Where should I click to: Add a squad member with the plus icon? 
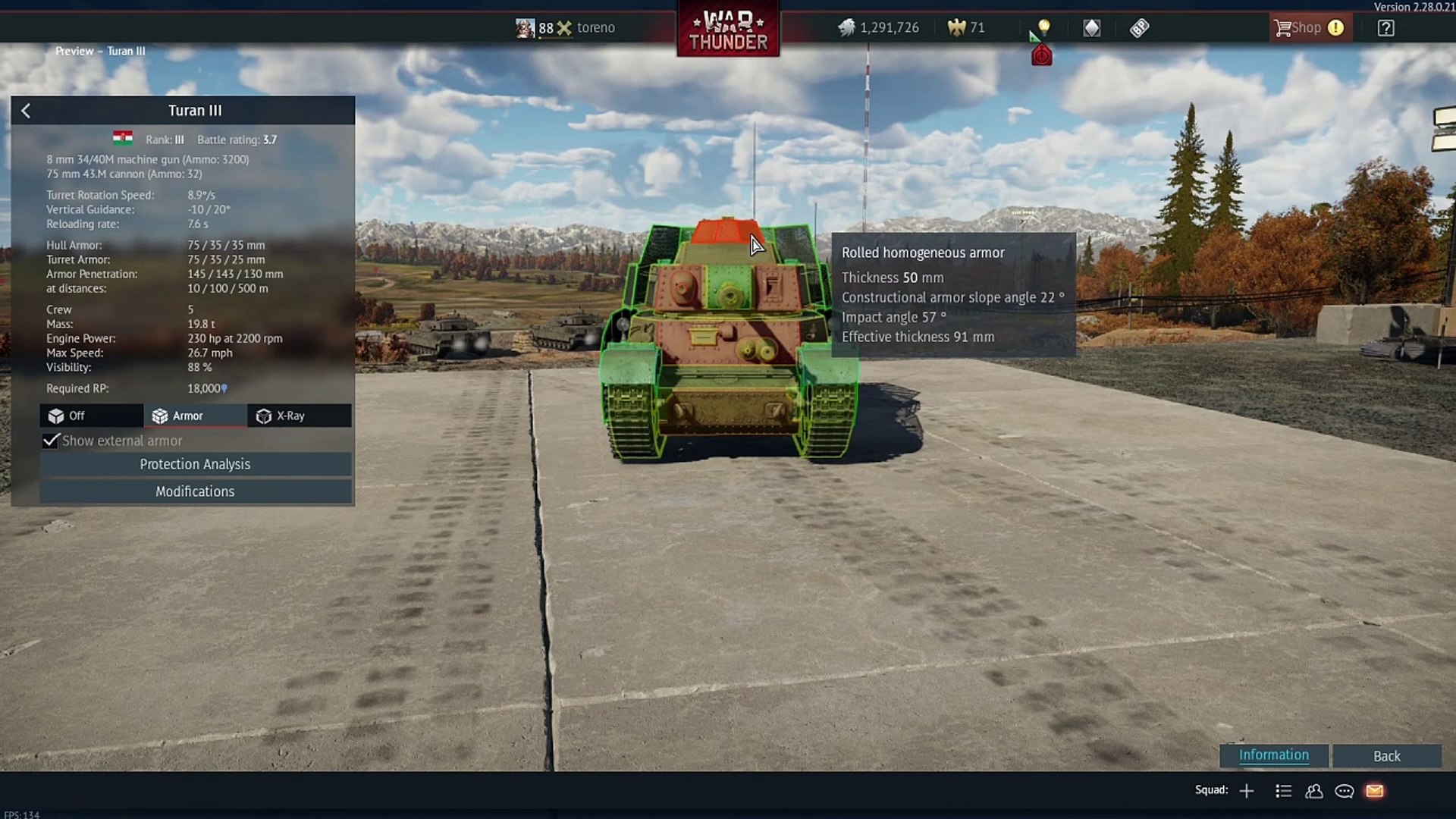tap(1247, 791)
